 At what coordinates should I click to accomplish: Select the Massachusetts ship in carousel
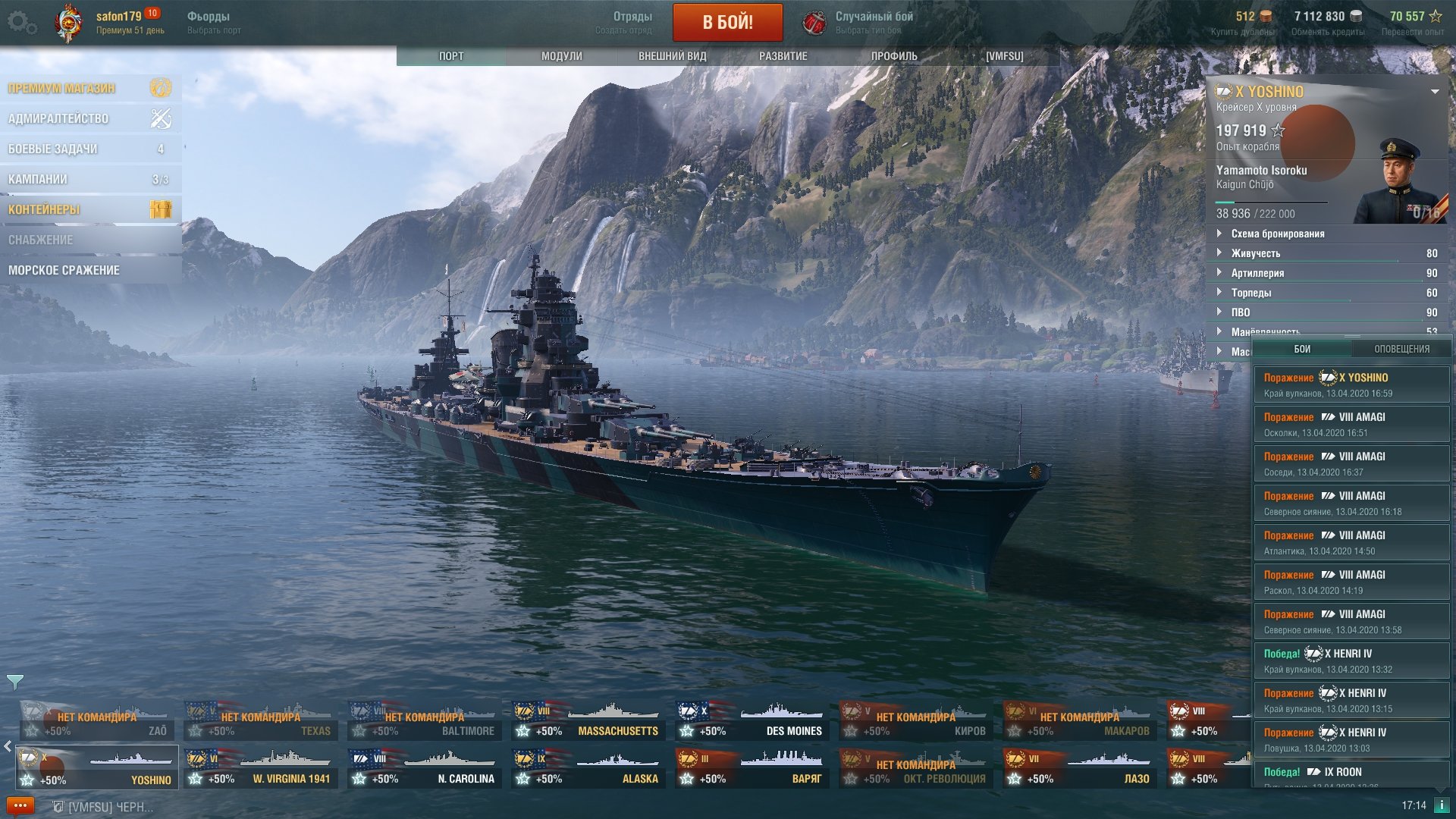[588, 720]
